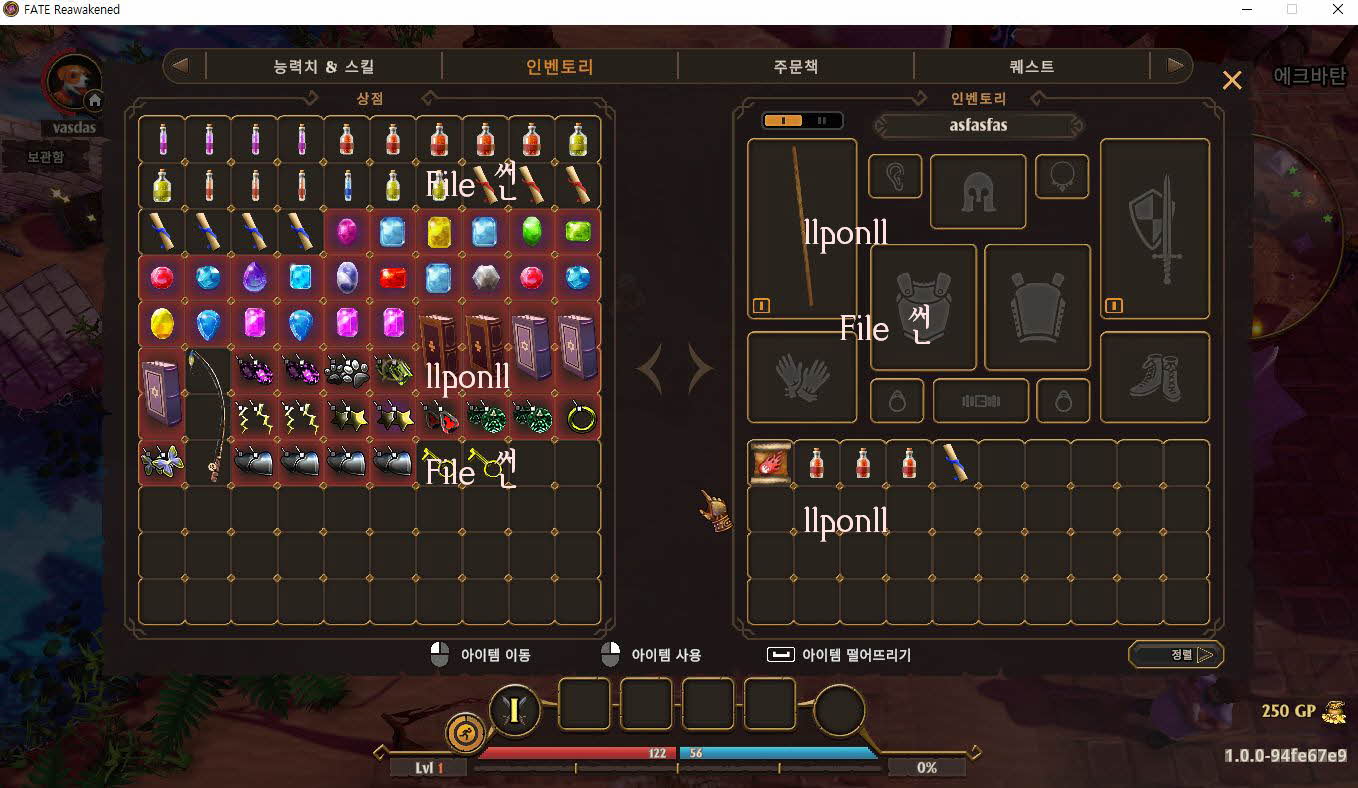The width and height of the screenshot is (1358, 788).
Task: Click the belt equipment slot
Action: click(x=980, y=401)
